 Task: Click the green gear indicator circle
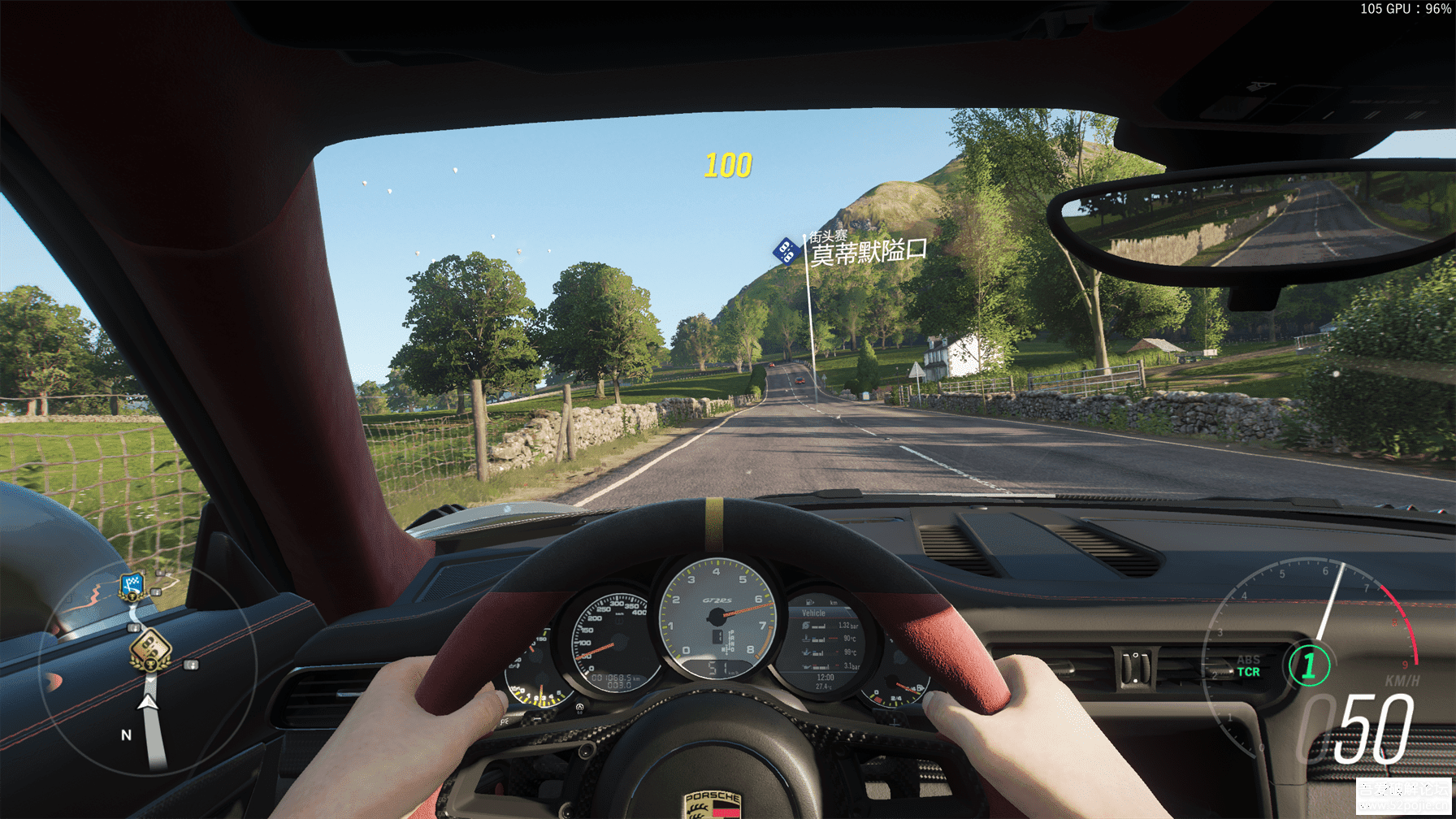click(1308, 665)
